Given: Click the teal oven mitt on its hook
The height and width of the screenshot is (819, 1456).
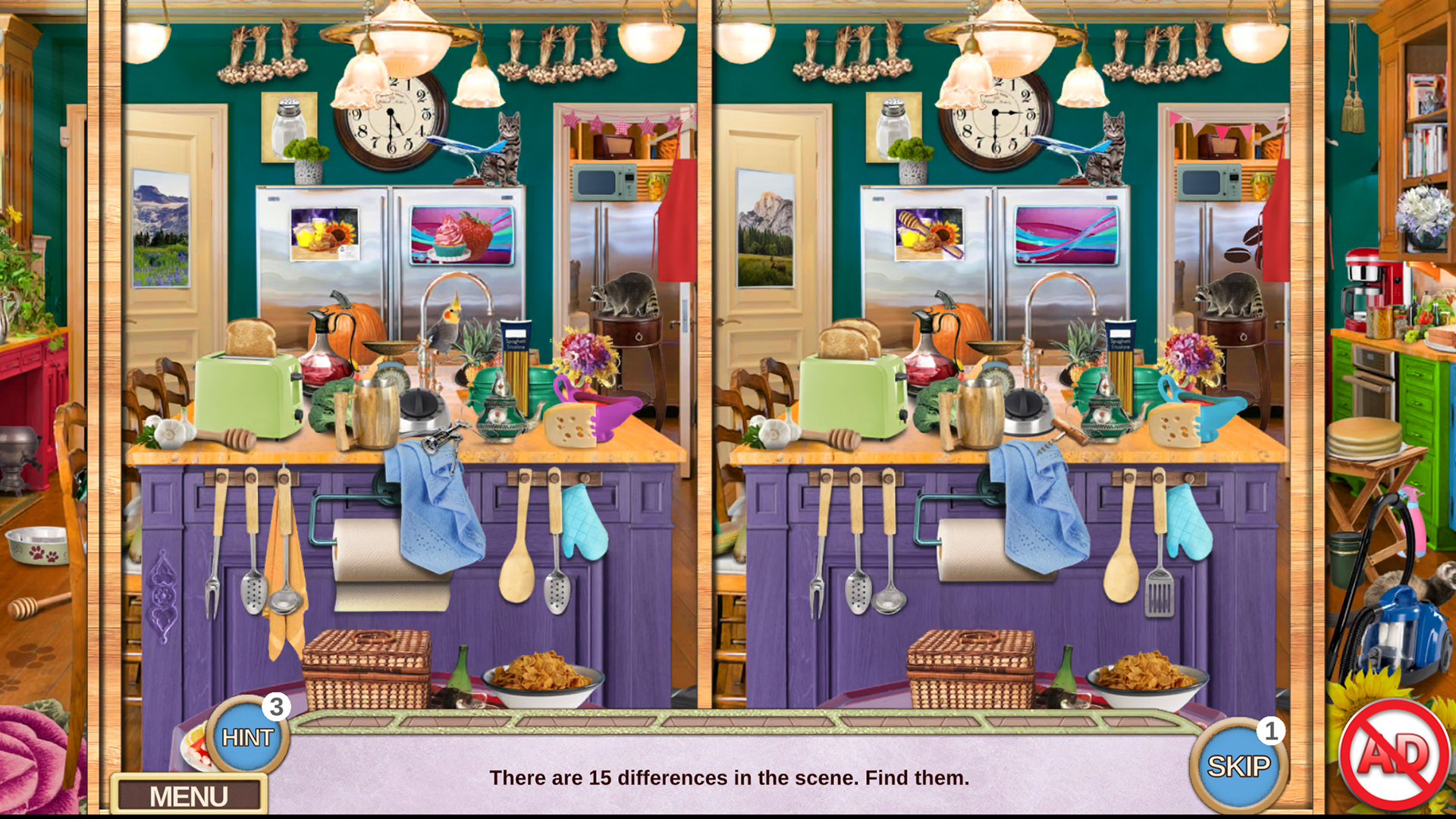Looking at the screenshot, I should coord(585,523).
